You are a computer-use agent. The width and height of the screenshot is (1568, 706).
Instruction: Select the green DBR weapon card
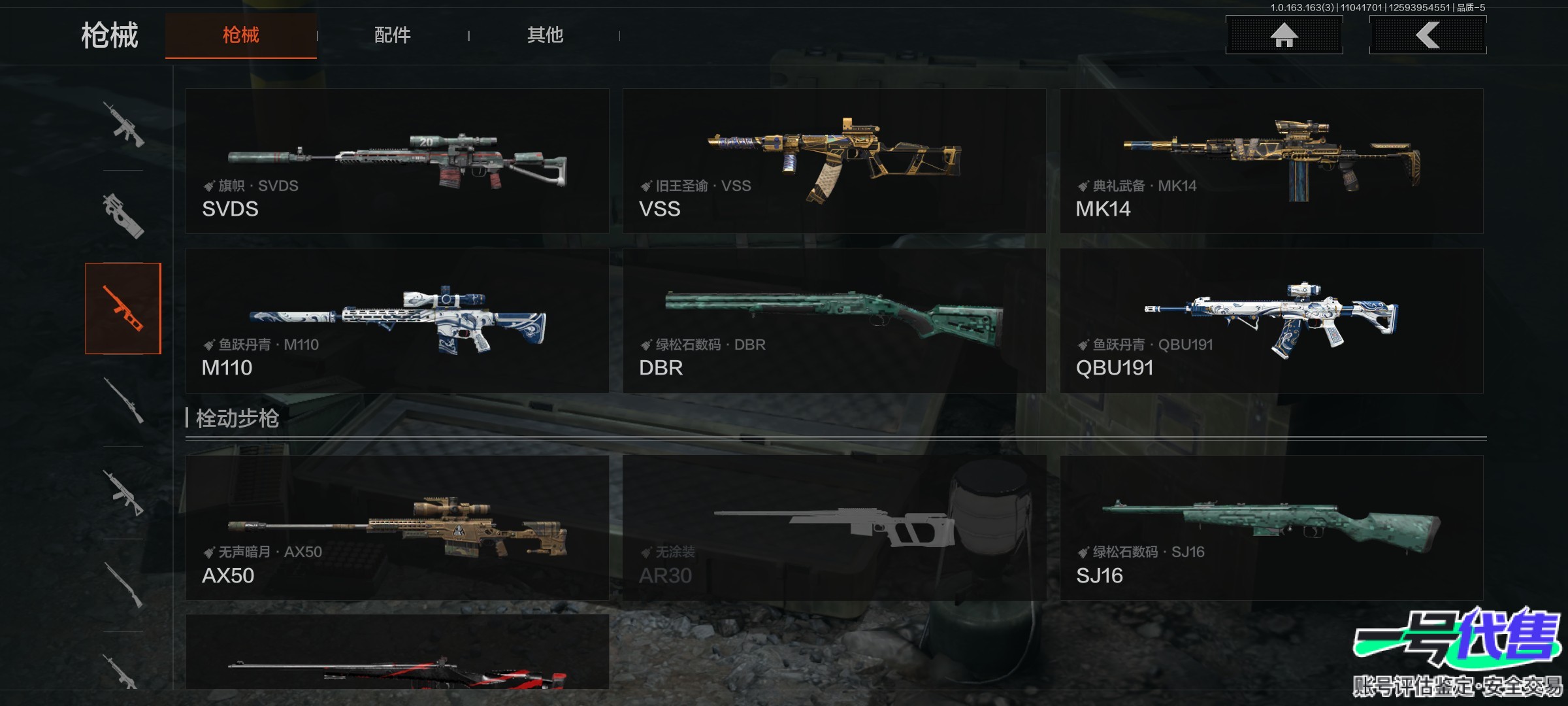(834, 320)
